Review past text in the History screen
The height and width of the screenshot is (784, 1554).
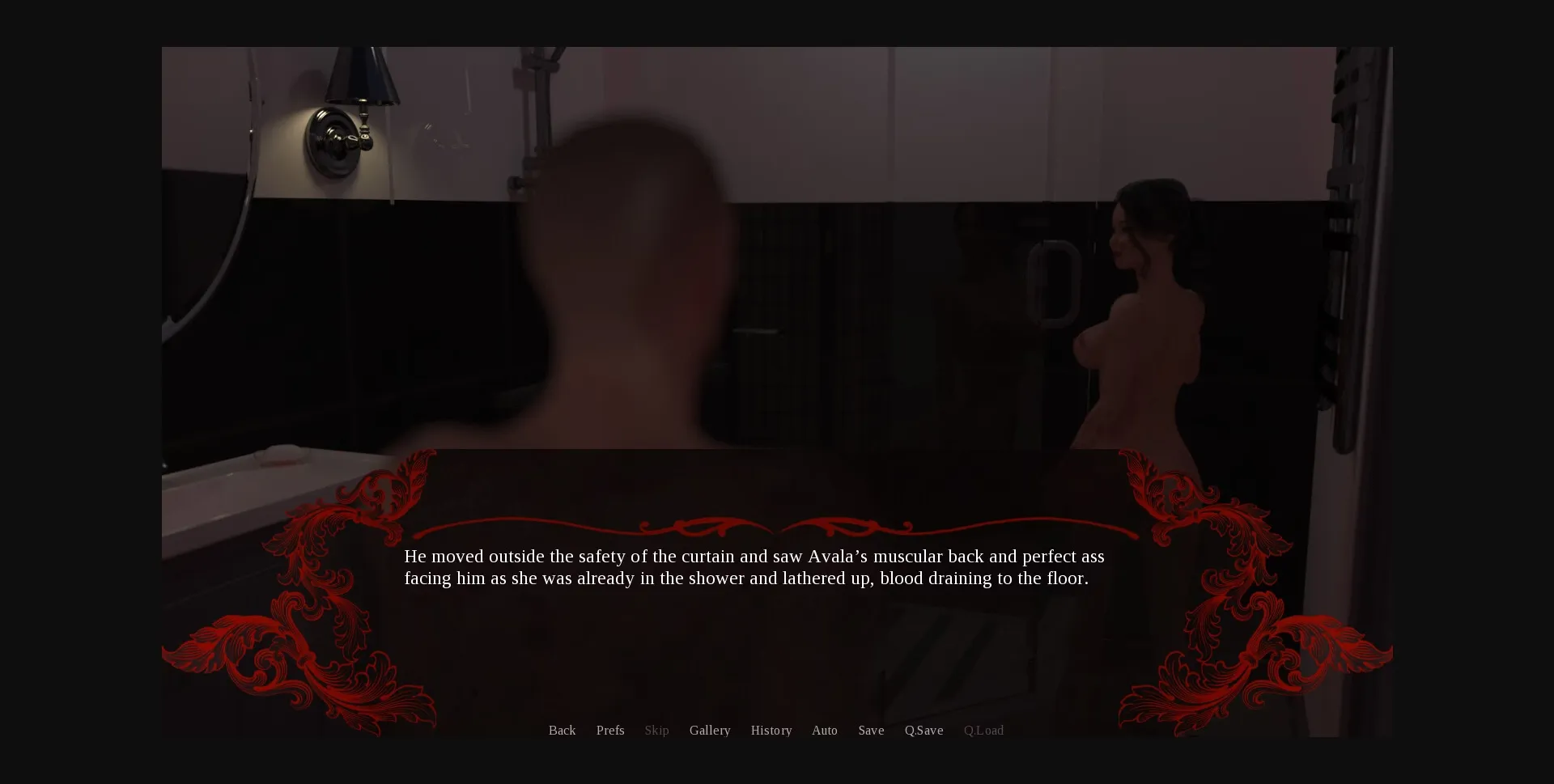(x=771, y=730)
